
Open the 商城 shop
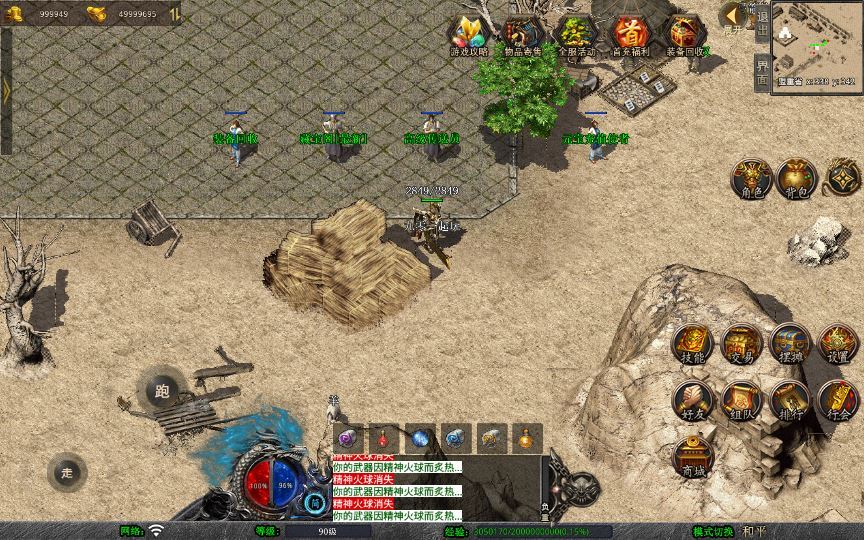point(692,456)
